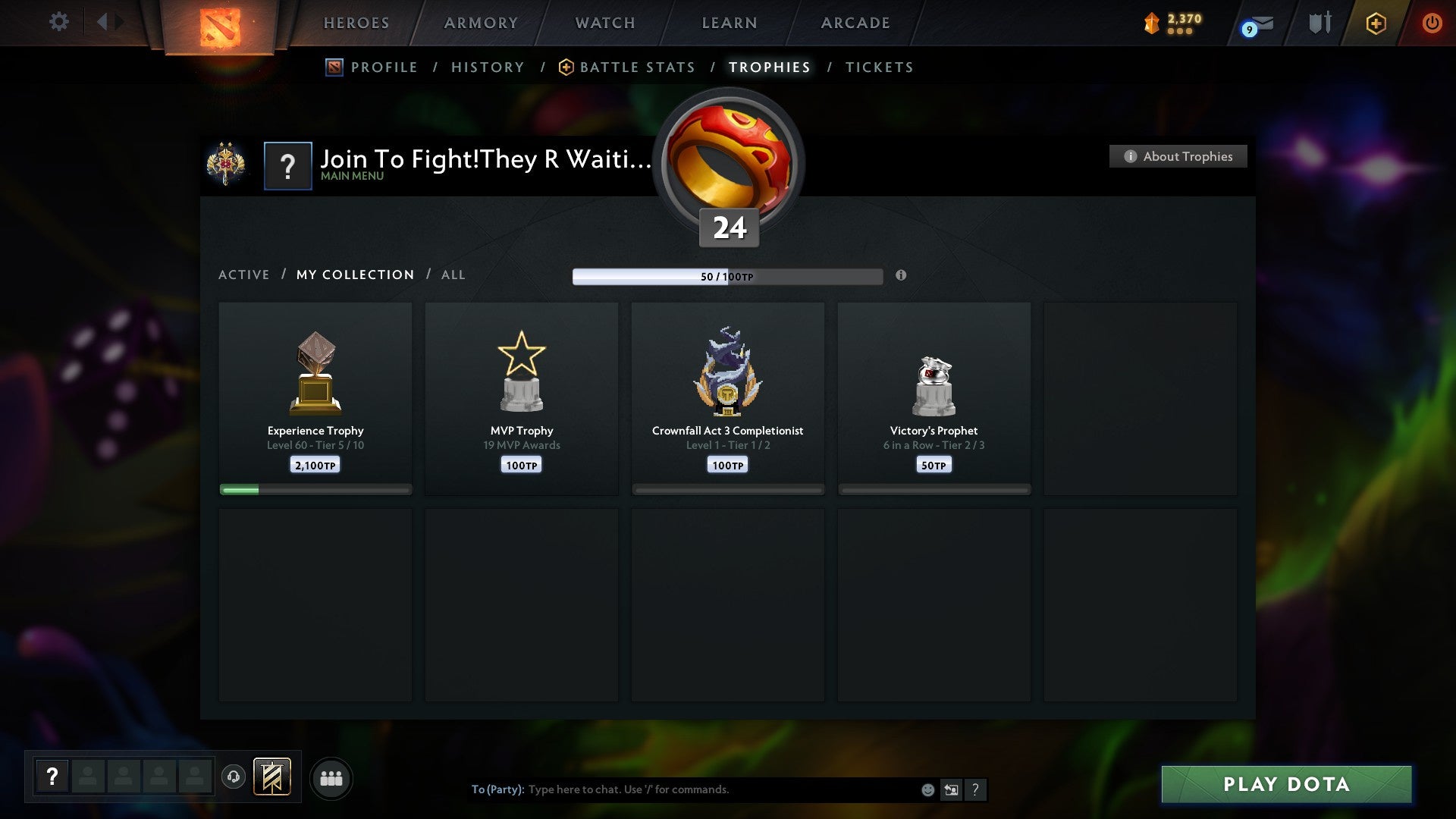Click the voice chat headset icon
Screen dimensions: 1456x819
[234, 777]
